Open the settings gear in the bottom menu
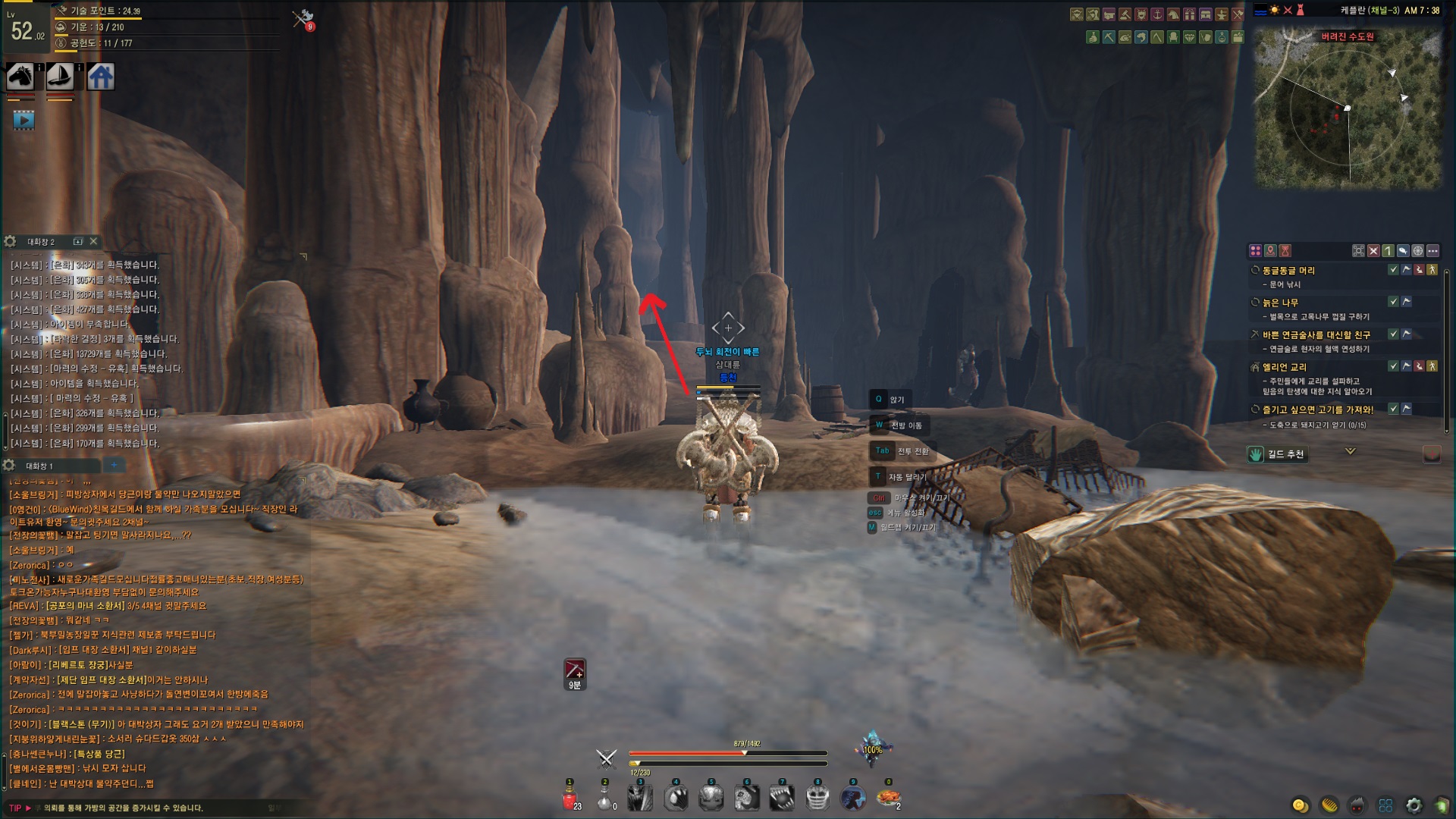This screenshot has height=819, width=1456. (x=1414, y=805)
